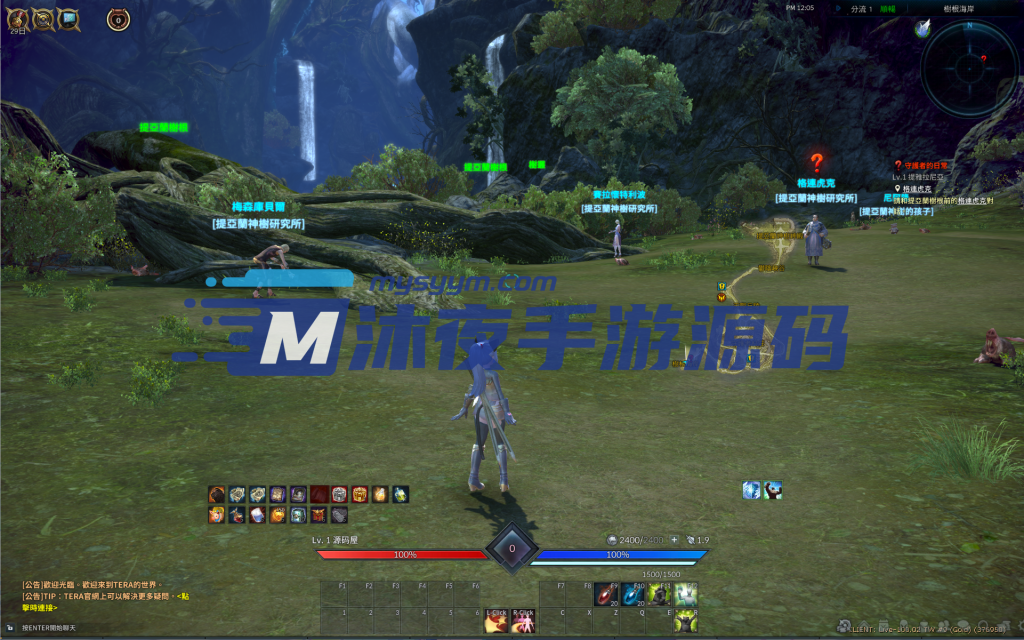Activate the L-Click attack skill

click(x=496, y=622)
